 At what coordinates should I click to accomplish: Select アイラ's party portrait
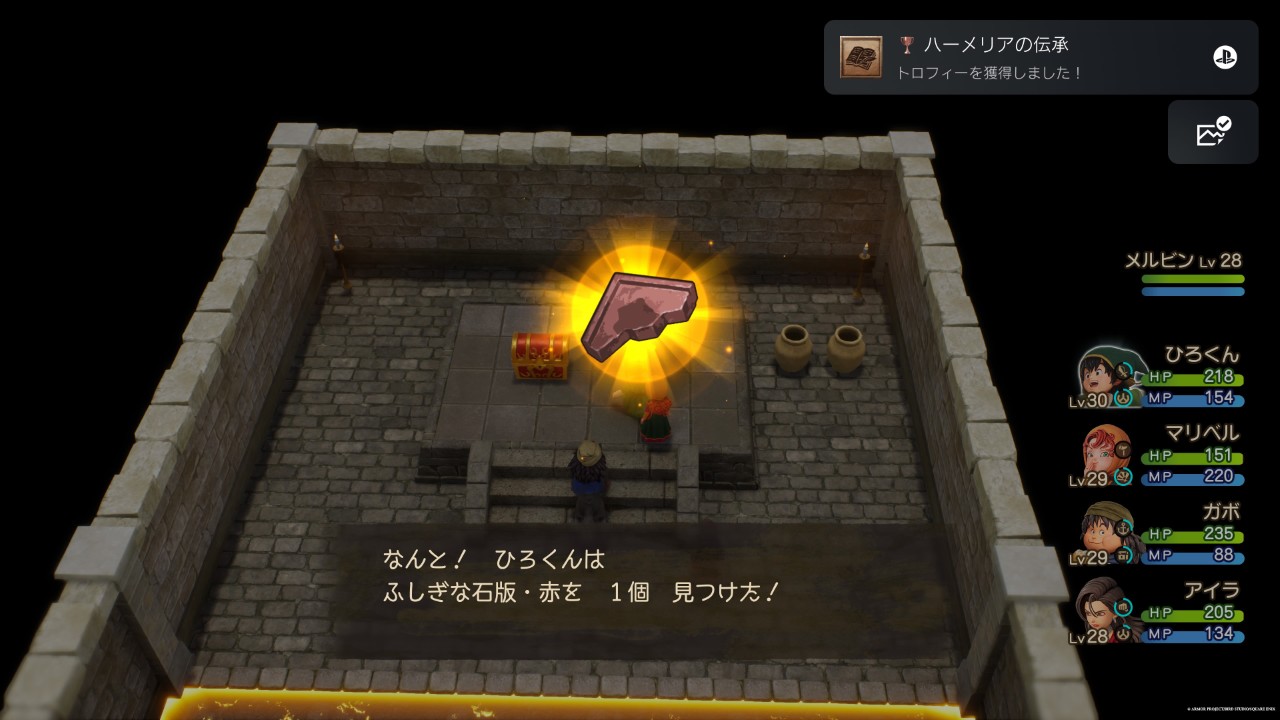[x=1107, y=611]
